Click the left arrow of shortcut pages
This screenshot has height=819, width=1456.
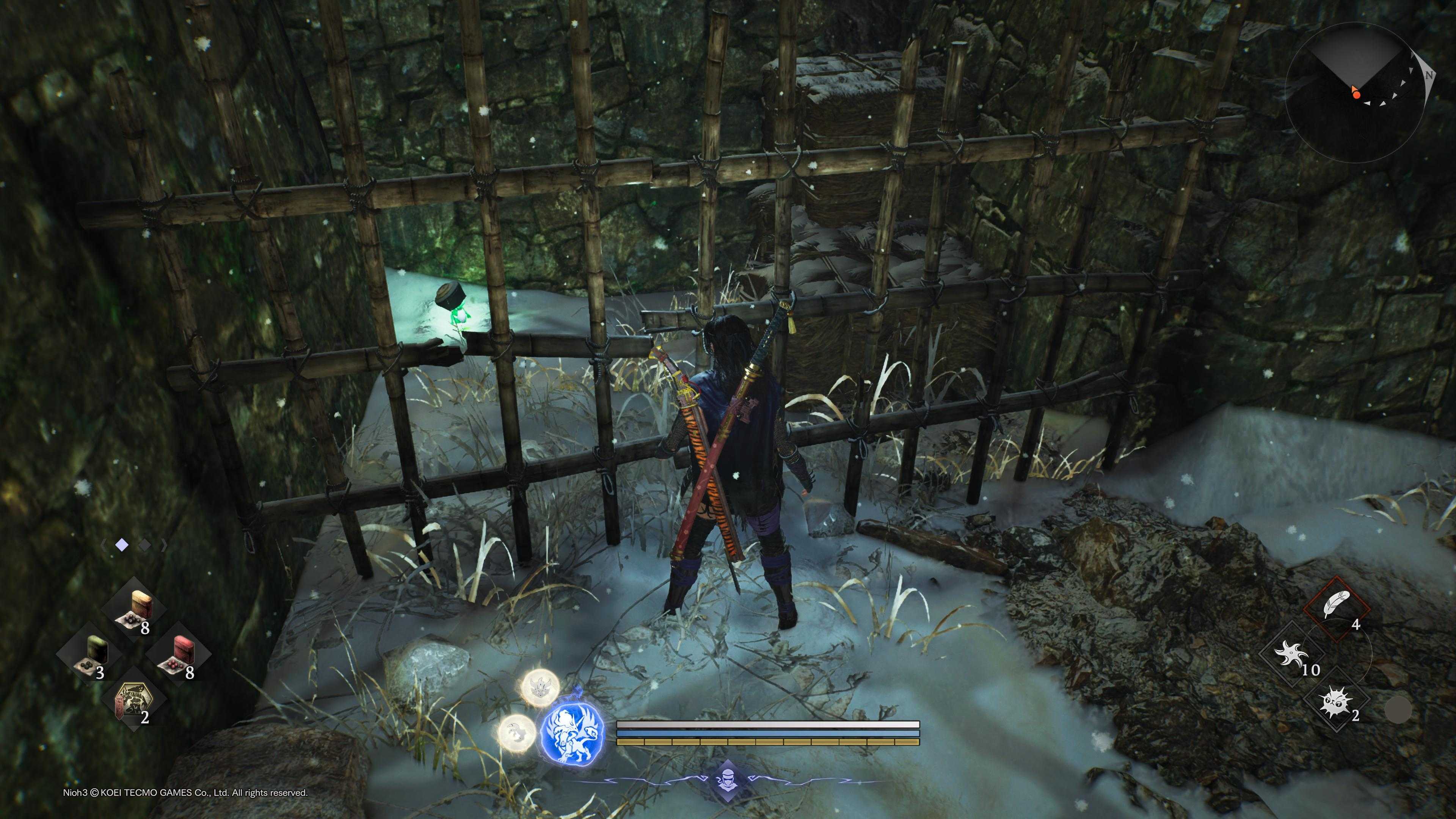point(104,546)
